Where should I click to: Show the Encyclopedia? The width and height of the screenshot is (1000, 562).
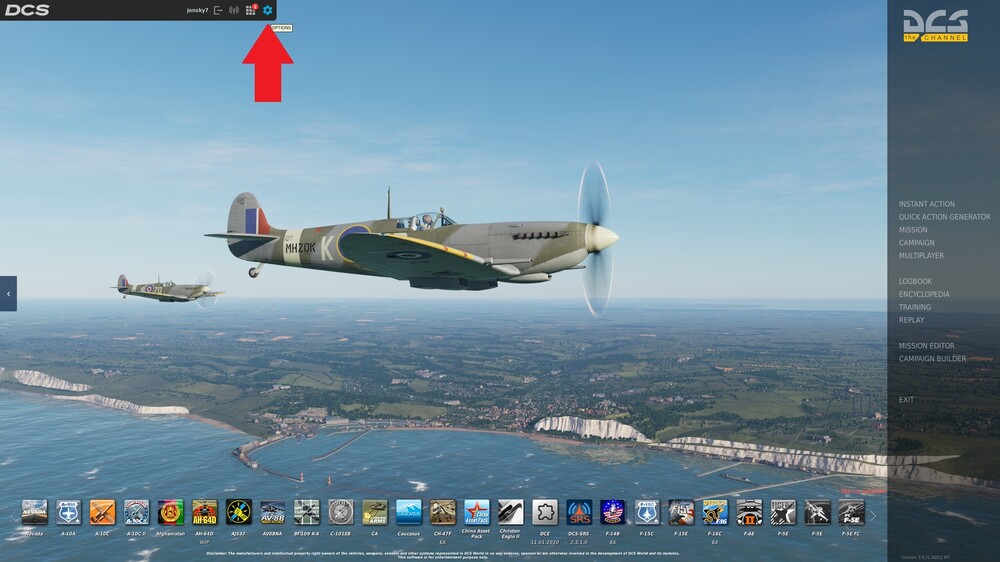924,295
